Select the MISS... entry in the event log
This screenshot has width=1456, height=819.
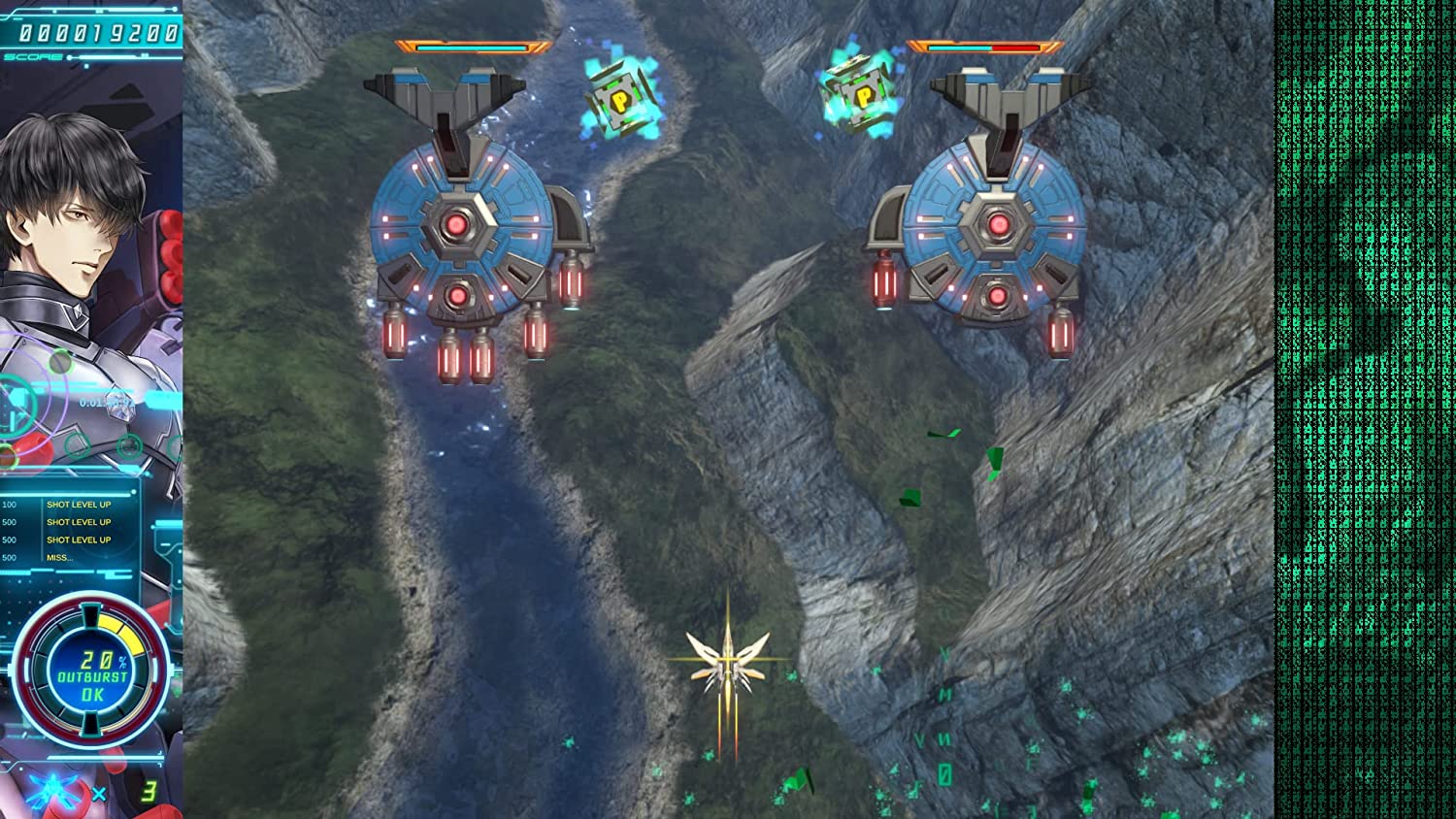[x=60, y=557]
